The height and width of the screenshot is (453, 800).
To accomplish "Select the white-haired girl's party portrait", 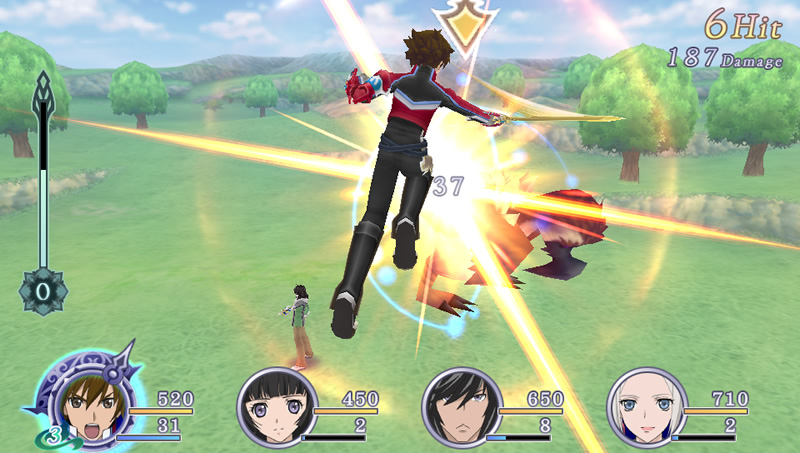I will coord(646,408).
